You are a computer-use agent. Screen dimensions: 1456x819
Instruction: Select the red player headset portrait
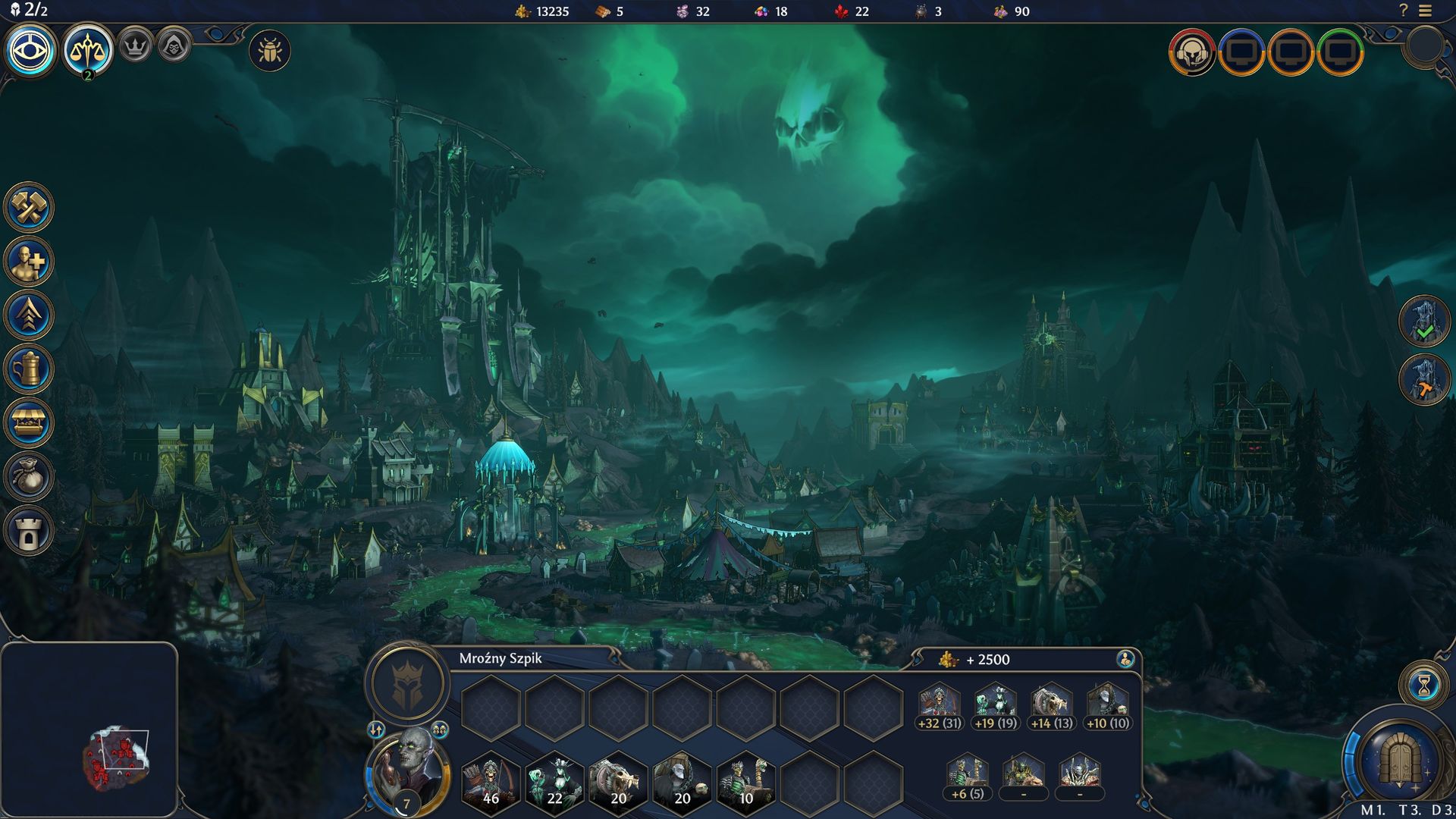coord(1191,52)
